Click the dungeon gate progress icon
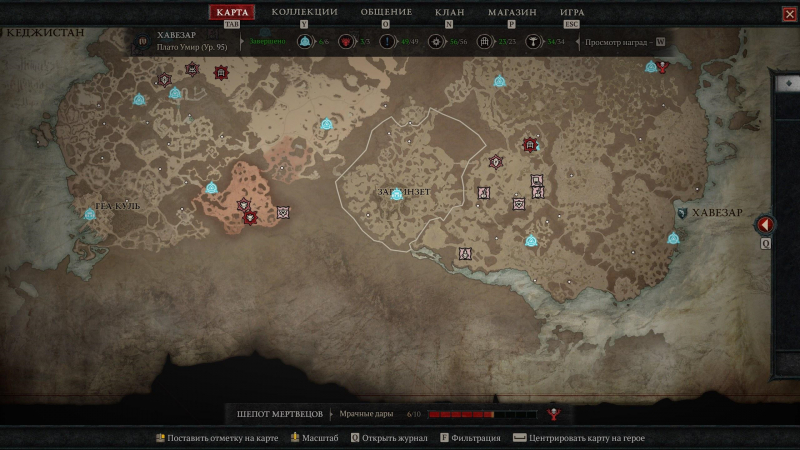 (x=485, y=42)
